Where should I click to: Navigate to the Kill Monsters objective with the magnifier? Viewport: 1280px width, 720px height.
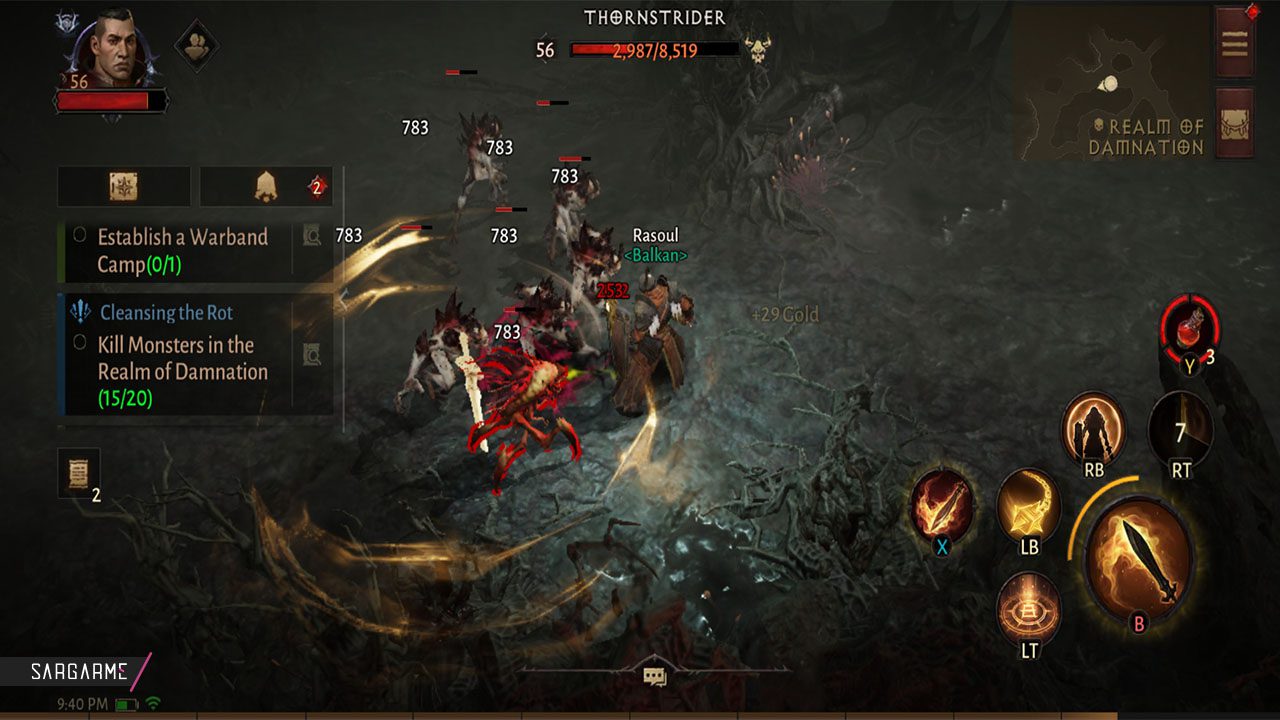coord(312,352)
